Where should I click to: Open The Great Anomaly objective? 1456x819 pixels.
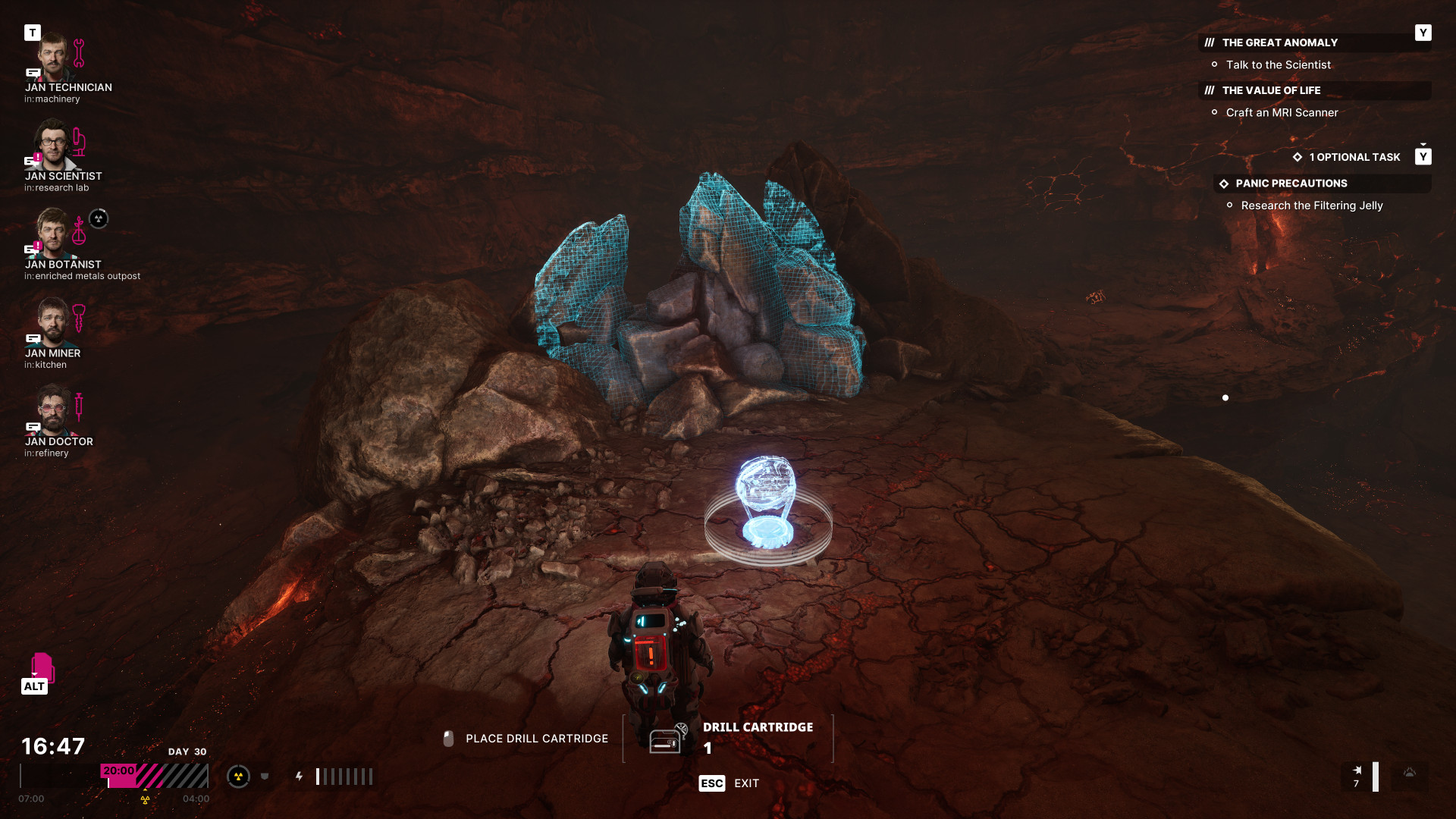coord(1279,43)
